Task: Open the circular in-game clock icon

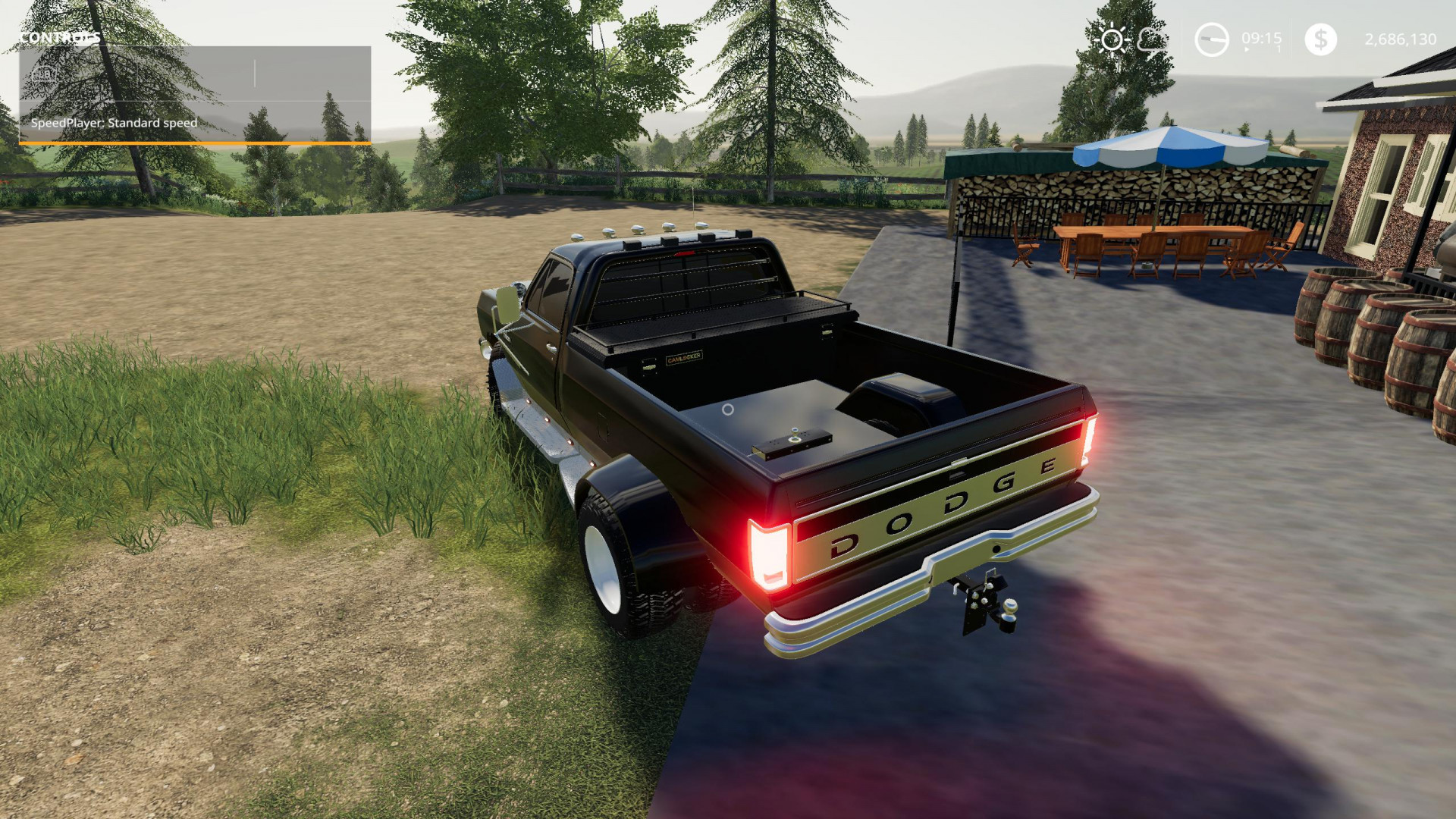Action: 1213,38
